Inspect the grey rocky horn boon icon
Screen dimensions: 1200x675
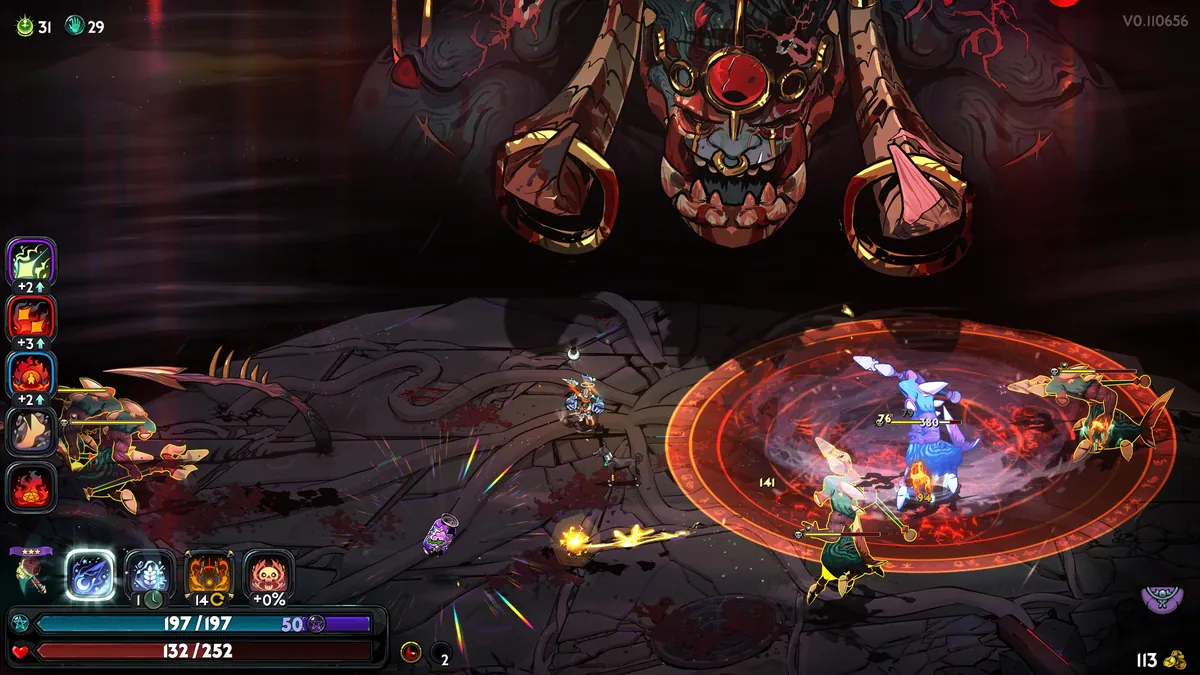tap(31, 432)
